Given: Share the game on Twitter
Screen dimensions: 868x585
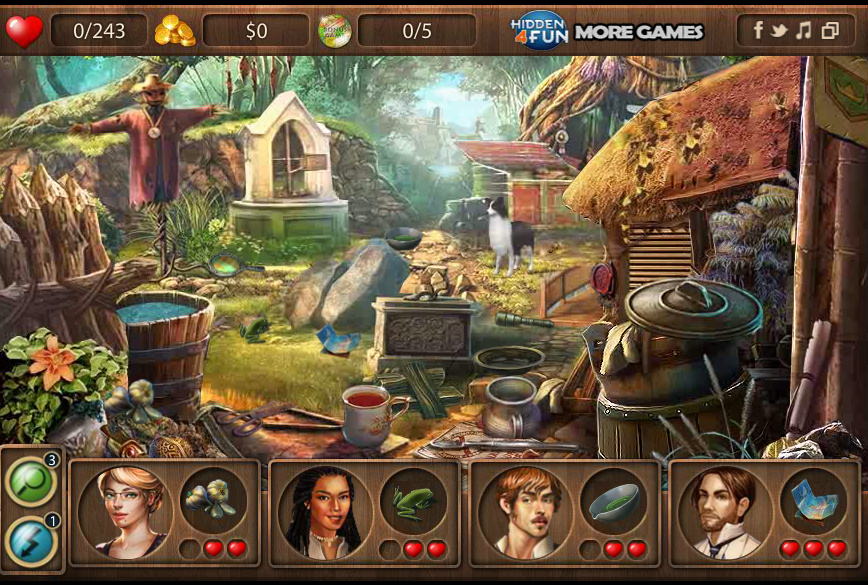Looking at the screenshot, I should [x=780, y=30].
